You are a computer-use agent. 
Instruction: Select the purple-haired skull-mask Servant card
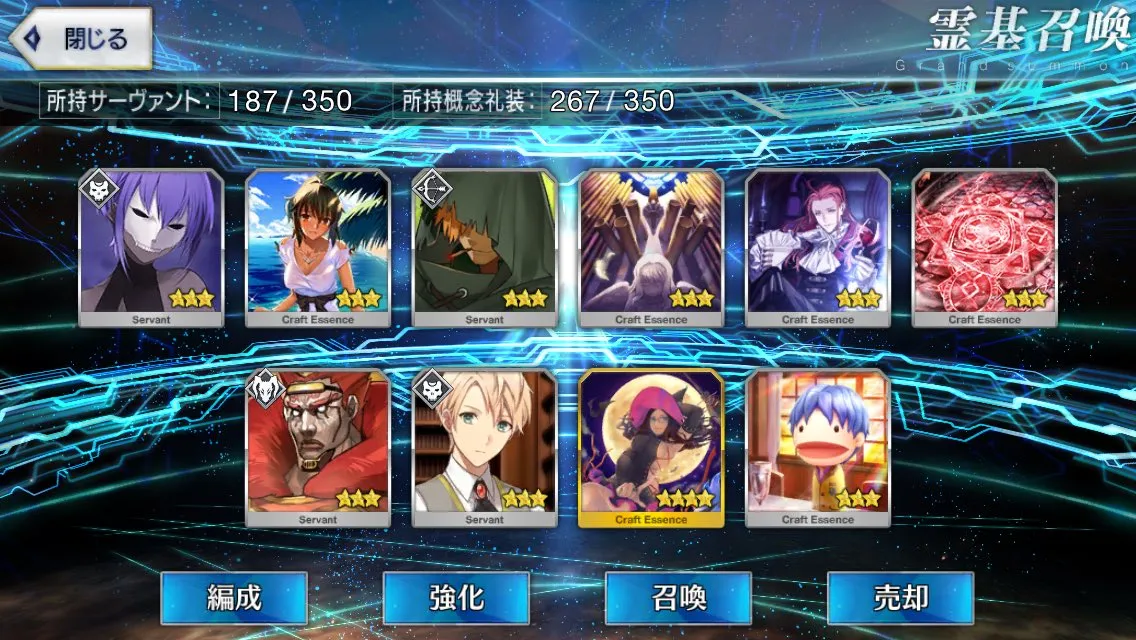151,247
